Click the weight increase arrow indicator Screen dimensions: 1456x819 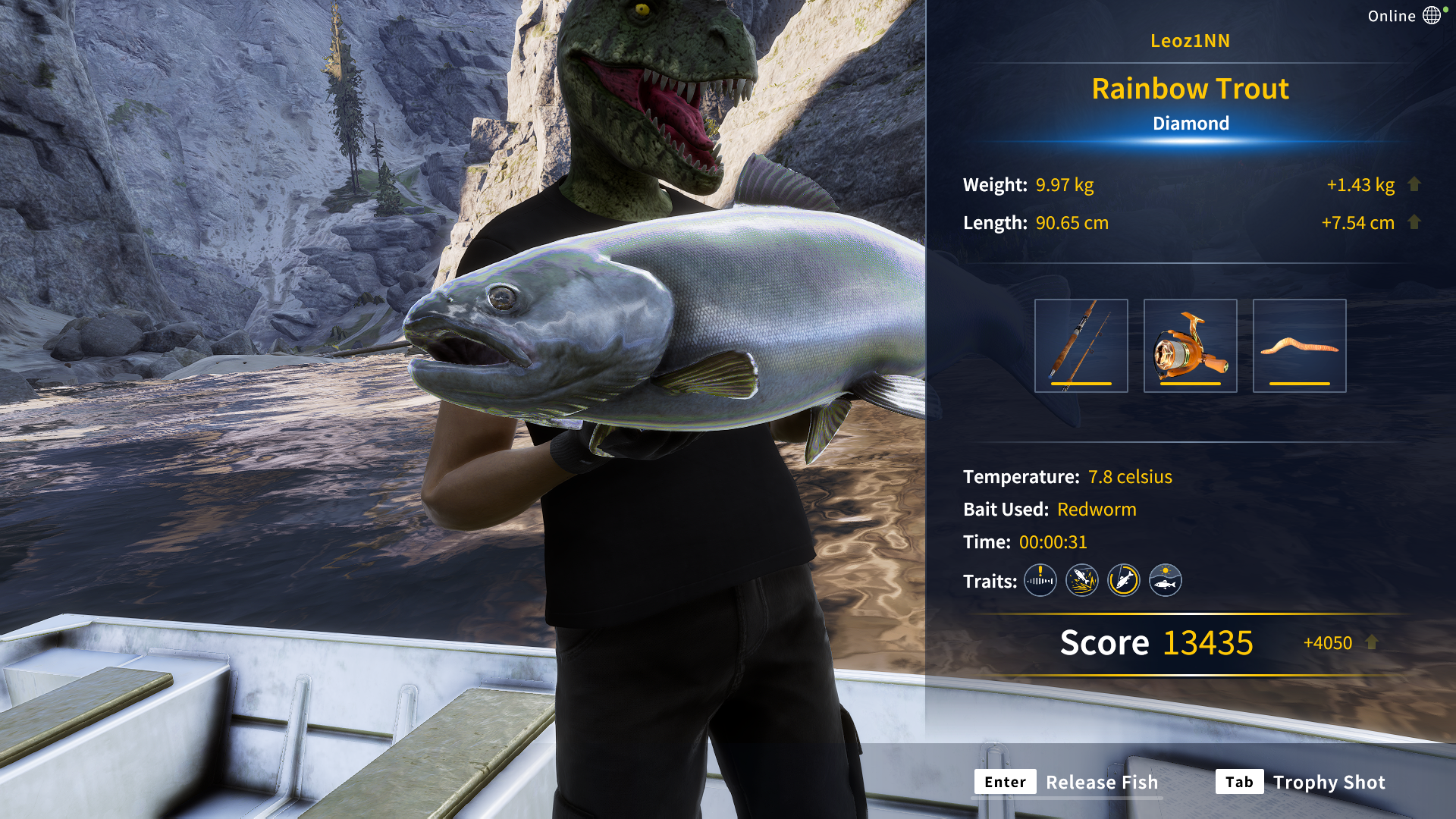tap(1415, 184)
